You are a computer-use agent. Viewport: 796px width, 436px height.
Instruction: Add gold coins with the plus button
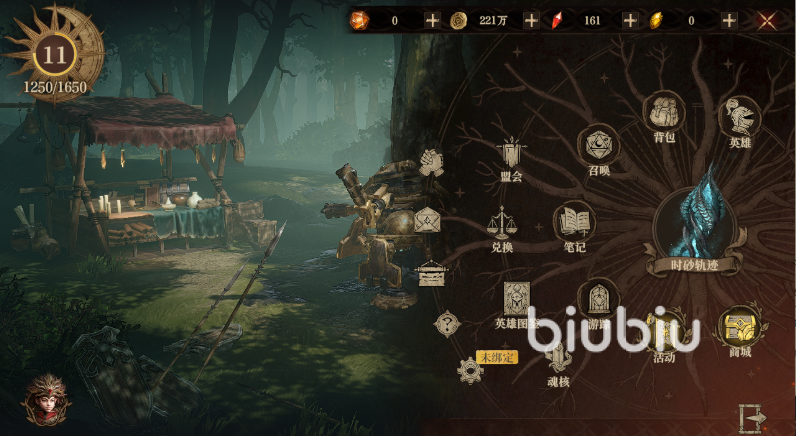point(531,20)
